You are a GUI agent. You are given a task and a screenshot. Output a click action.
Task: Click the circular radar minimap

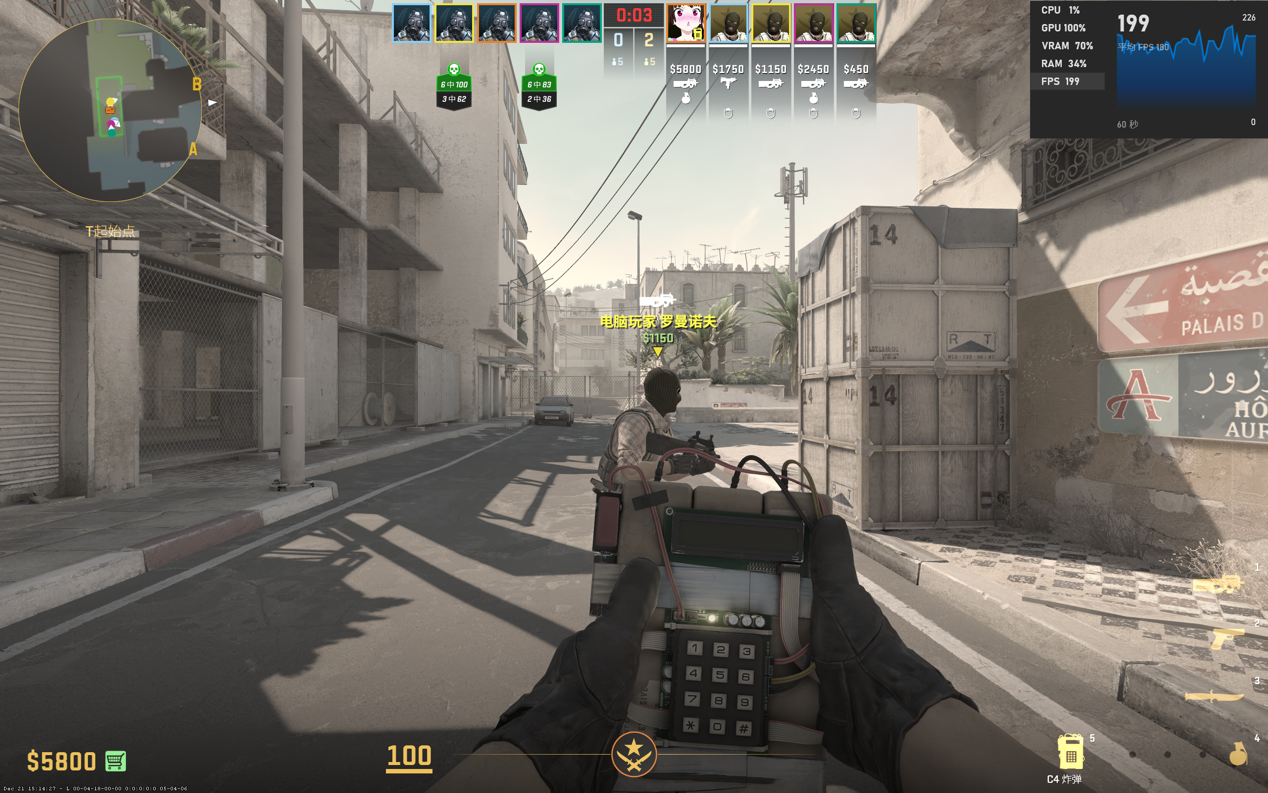110,109
